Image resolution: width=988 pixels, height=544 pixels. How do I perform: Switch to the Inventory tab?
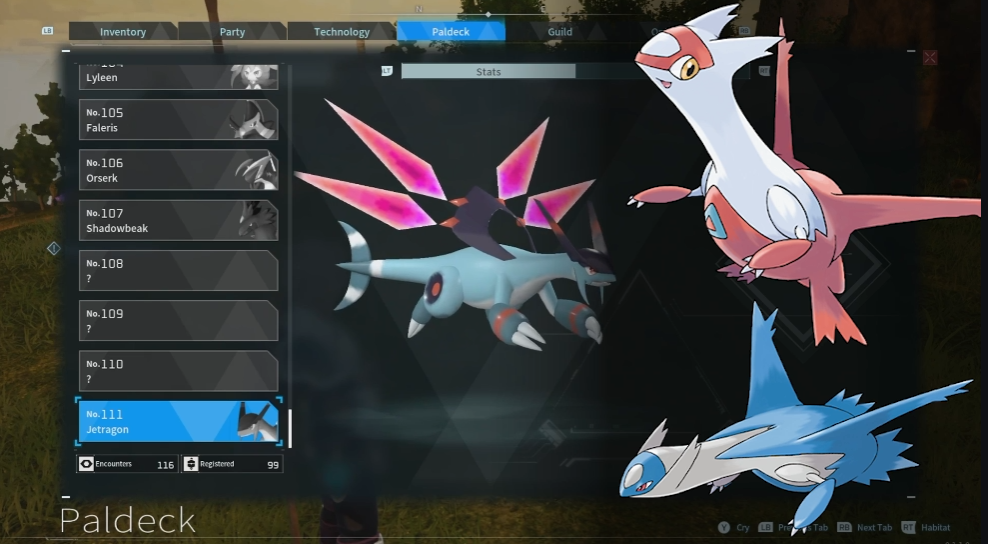pyautogui.click(x=123, y=32)
